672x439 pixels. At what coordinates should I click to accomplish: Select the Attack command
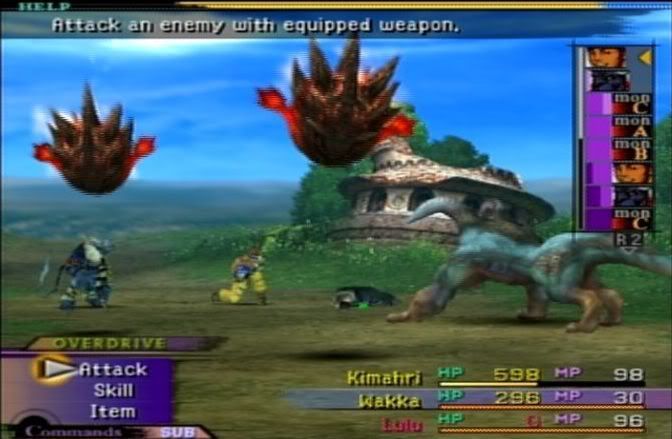[x=112, y=370]
